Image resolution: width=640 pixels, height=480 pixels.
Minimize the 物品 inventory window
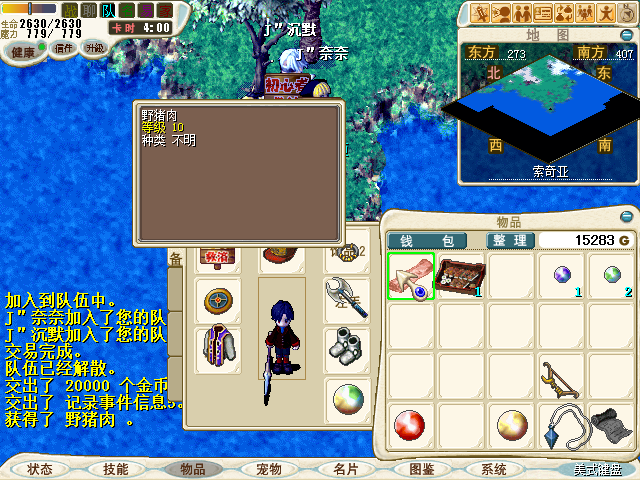627,217
